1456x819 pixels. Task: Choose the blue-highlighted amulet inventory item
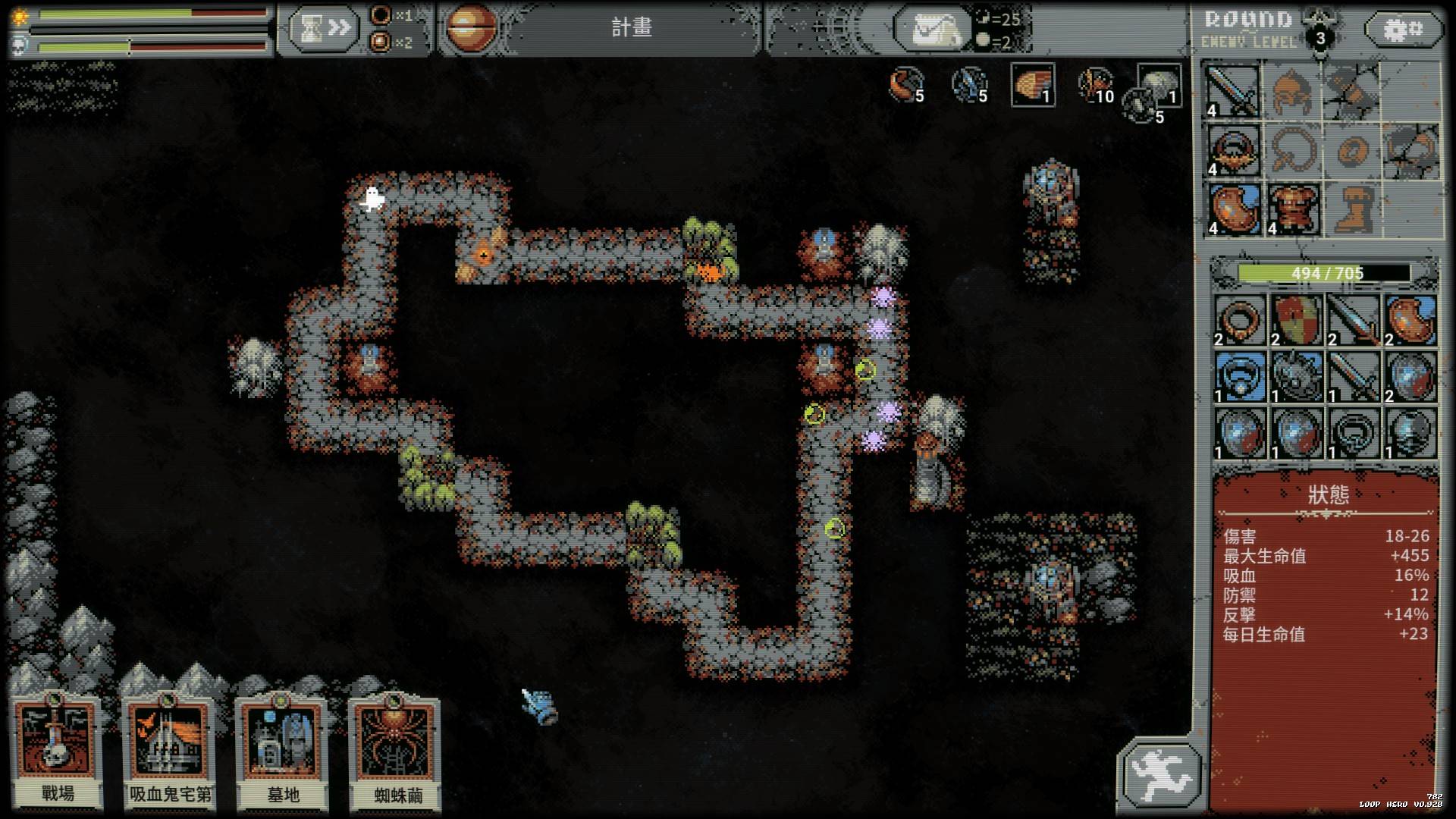pos(1239,377)
